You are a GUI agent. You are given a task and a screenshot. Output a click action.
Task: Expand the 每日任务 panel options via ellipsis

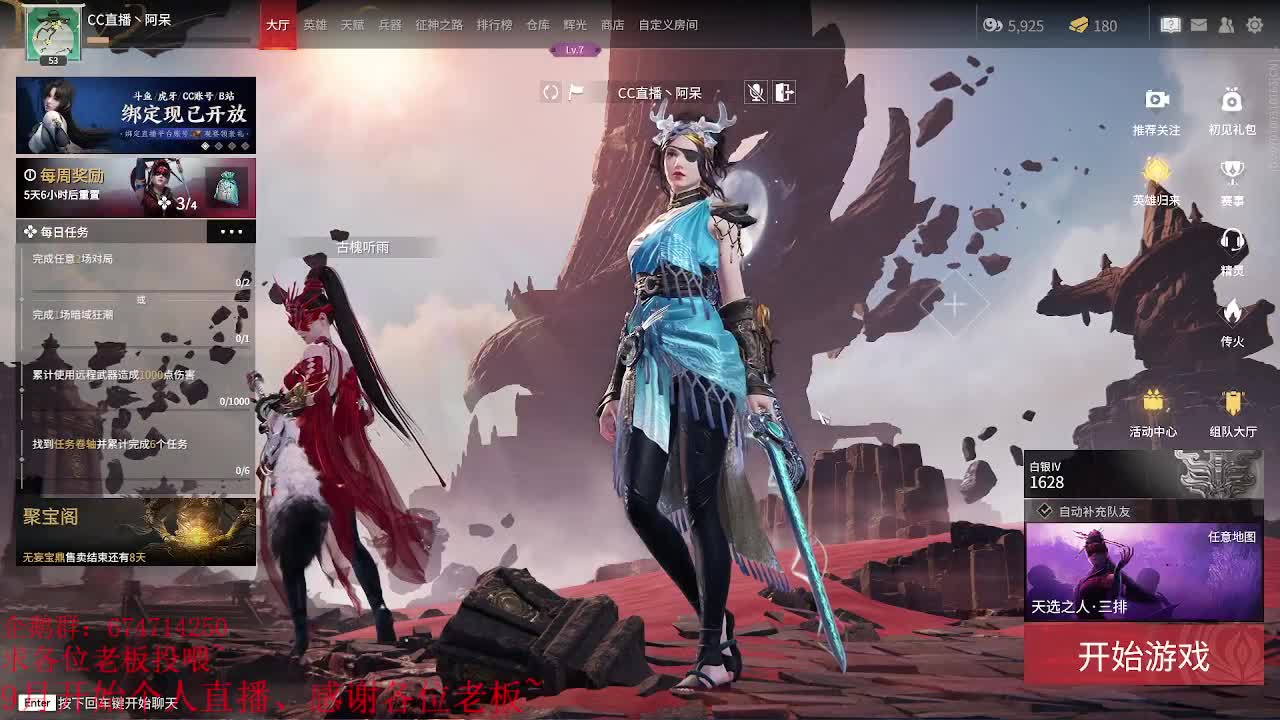tap(232, 231)
